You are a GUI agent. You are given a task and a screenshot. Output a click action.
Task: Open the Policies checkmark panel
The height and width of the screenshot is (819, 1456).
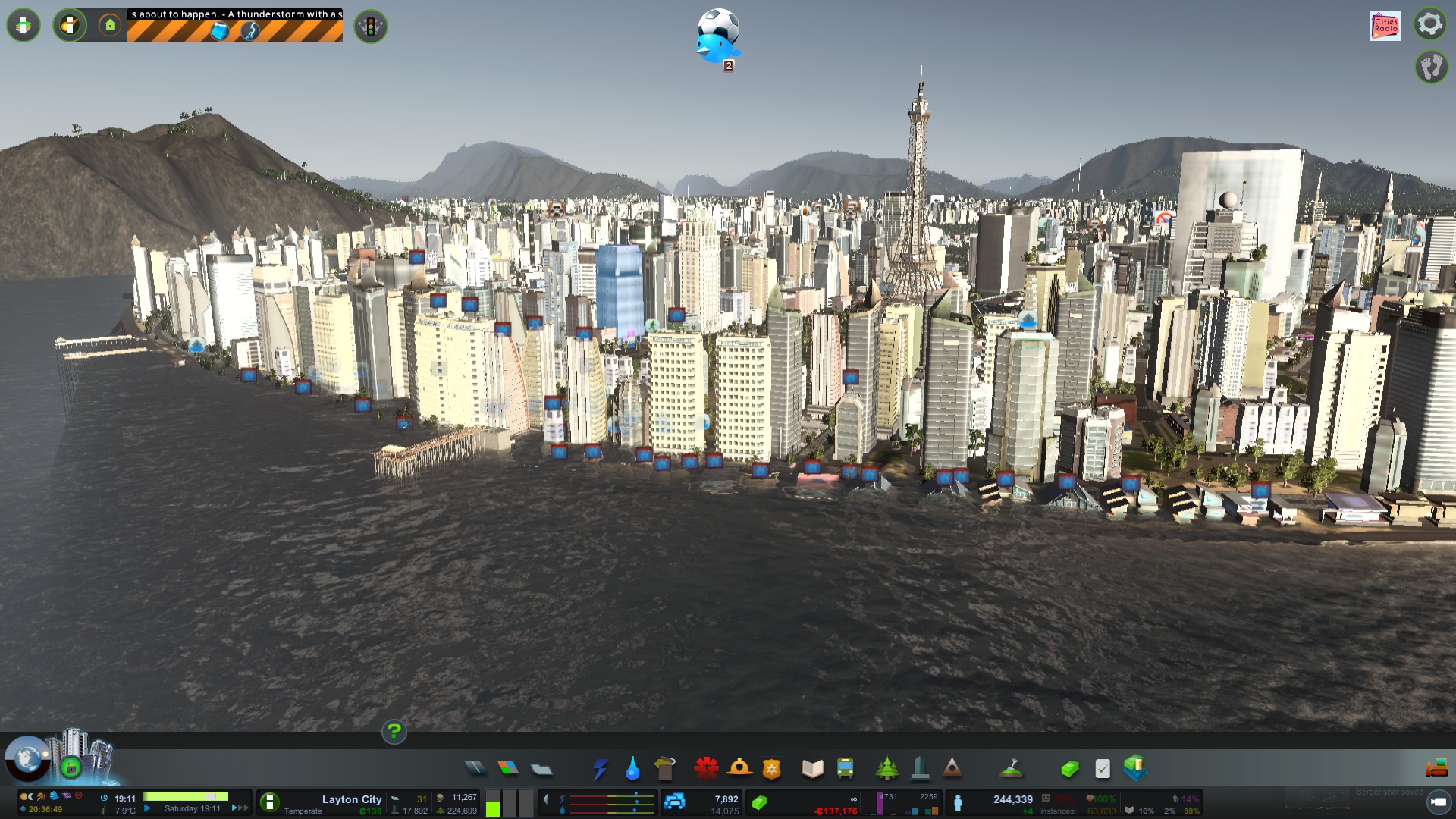pyautogui.click(x=1103, y=768)
